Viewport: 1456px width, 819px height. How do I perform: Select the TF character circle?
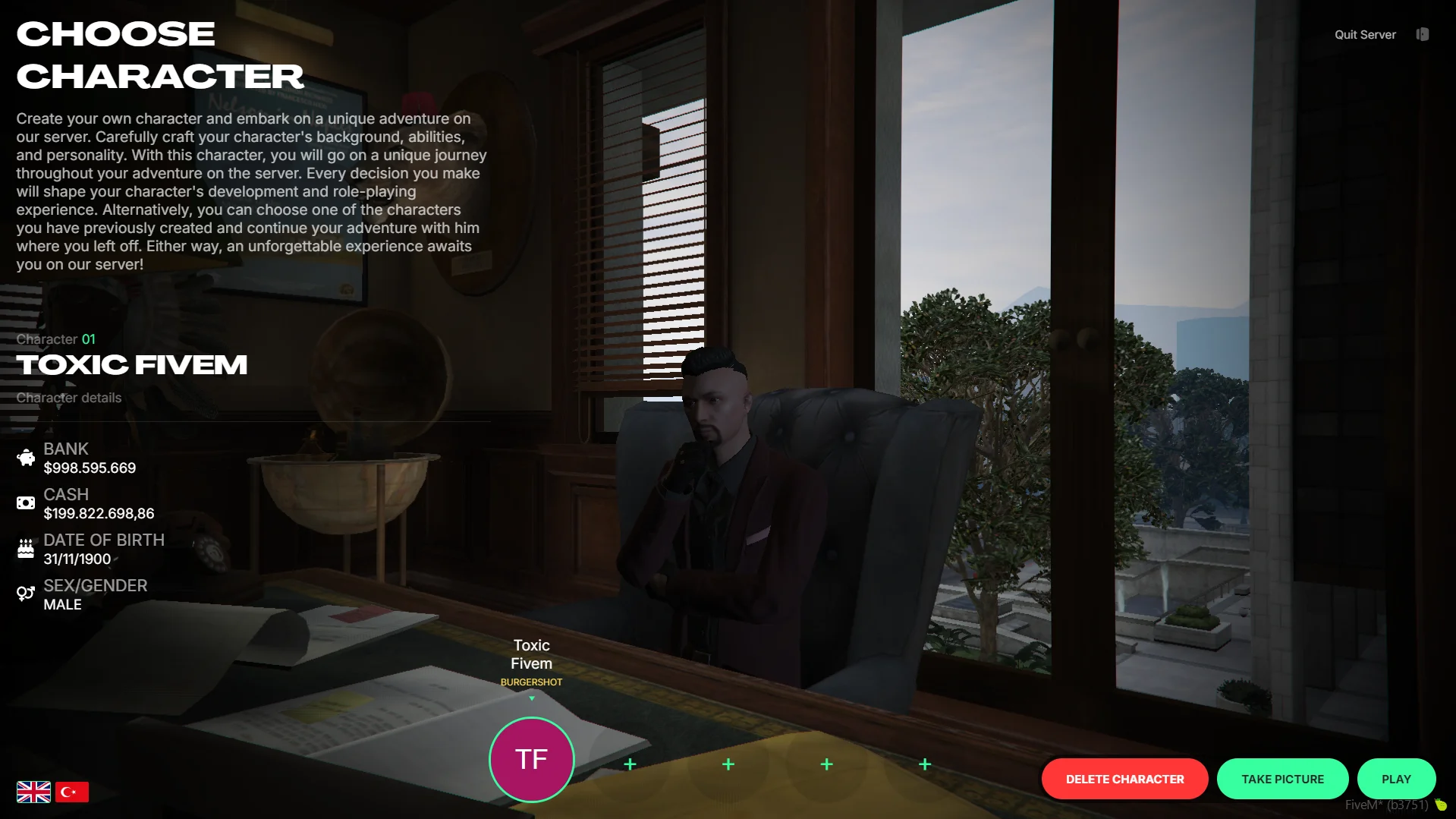click(x=531, y=759)
